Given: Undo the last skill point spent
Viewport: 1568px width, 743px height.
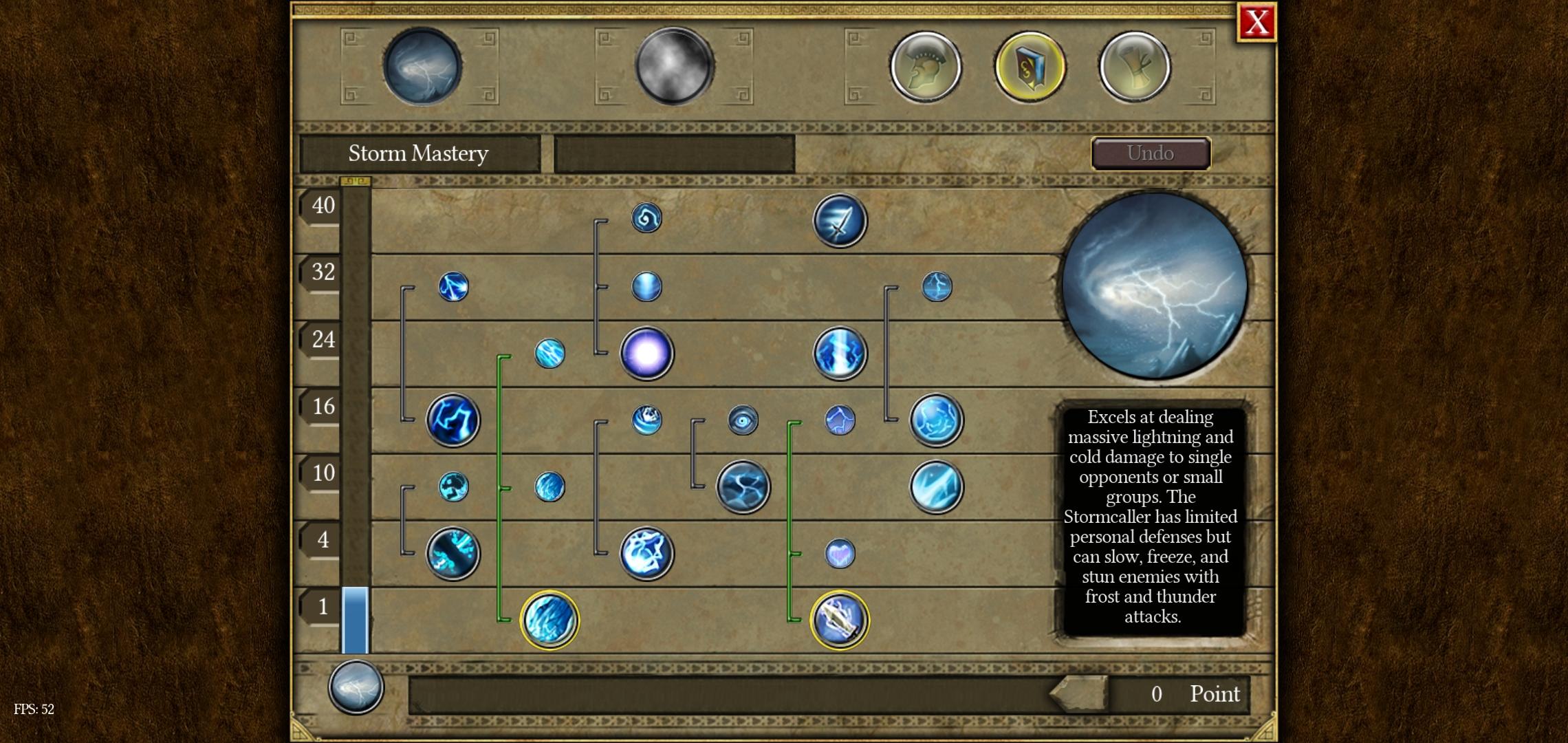Looking at the screenshot, I should pyautogui.click(x=1151, y=153).
